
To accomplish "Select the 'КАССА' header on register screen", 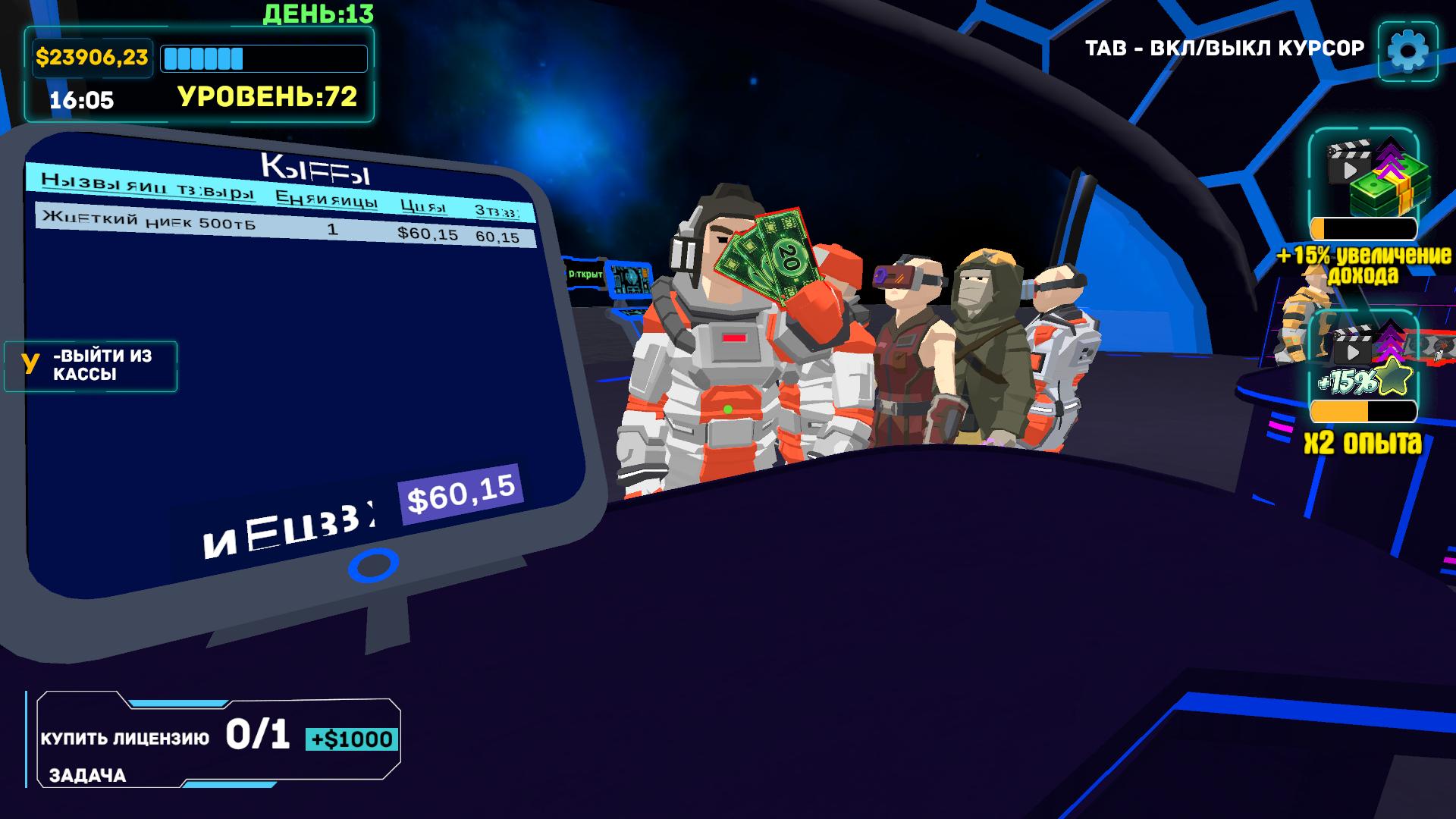I will (315, 166).
